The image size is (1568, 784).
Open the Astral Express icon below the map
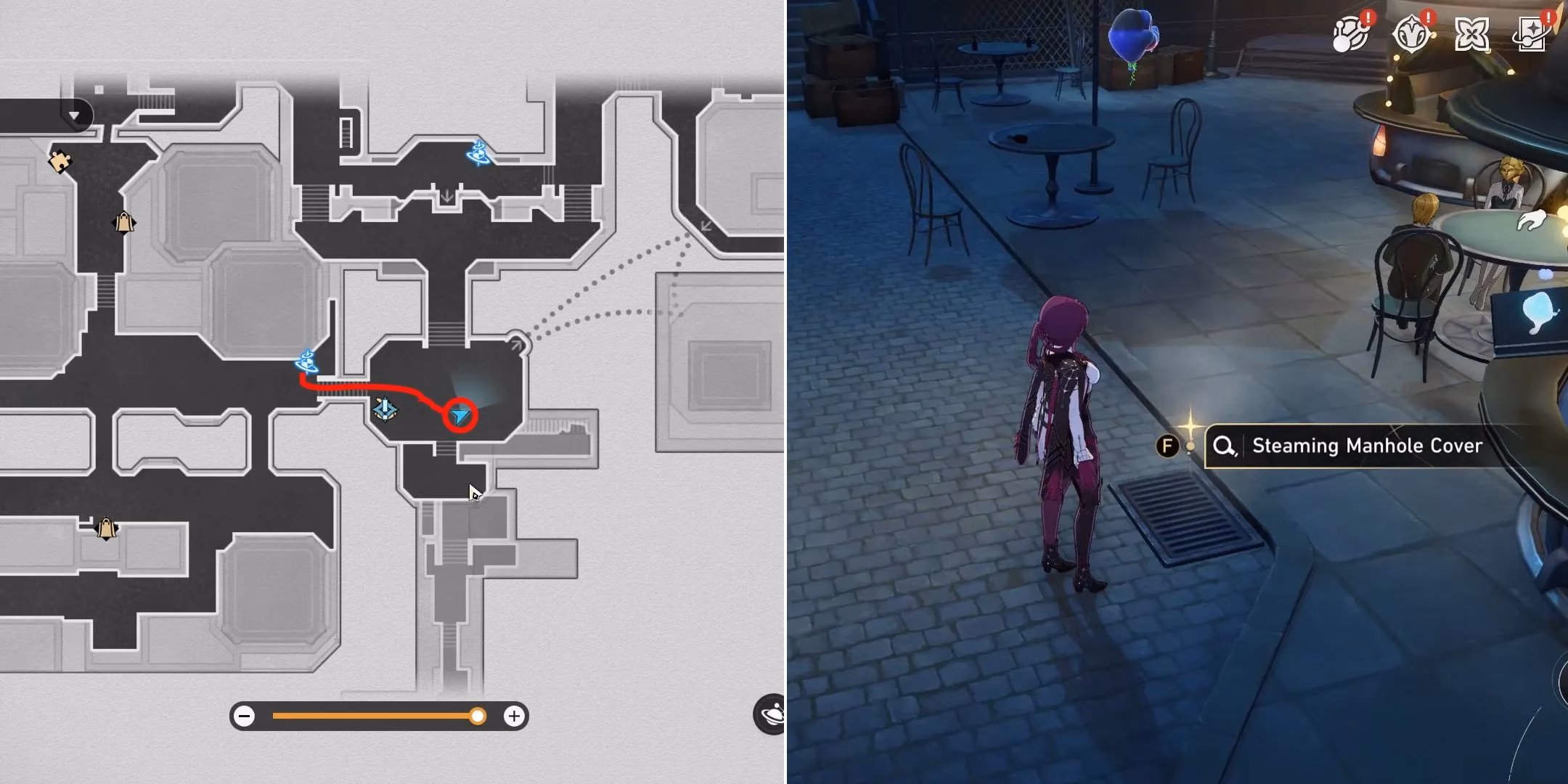coord(772,715)
